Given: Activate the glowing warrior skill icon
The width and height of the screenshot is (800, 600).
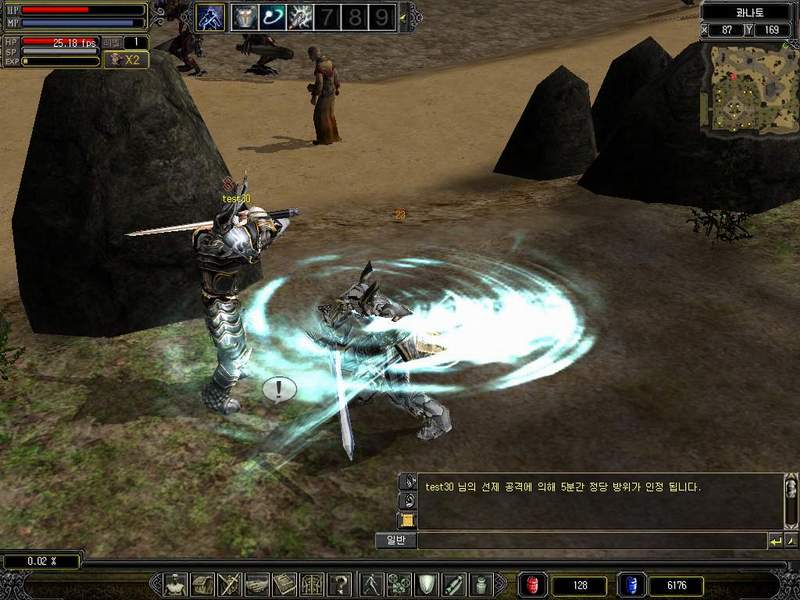Looking at the screenshot, I should point(210,16).
